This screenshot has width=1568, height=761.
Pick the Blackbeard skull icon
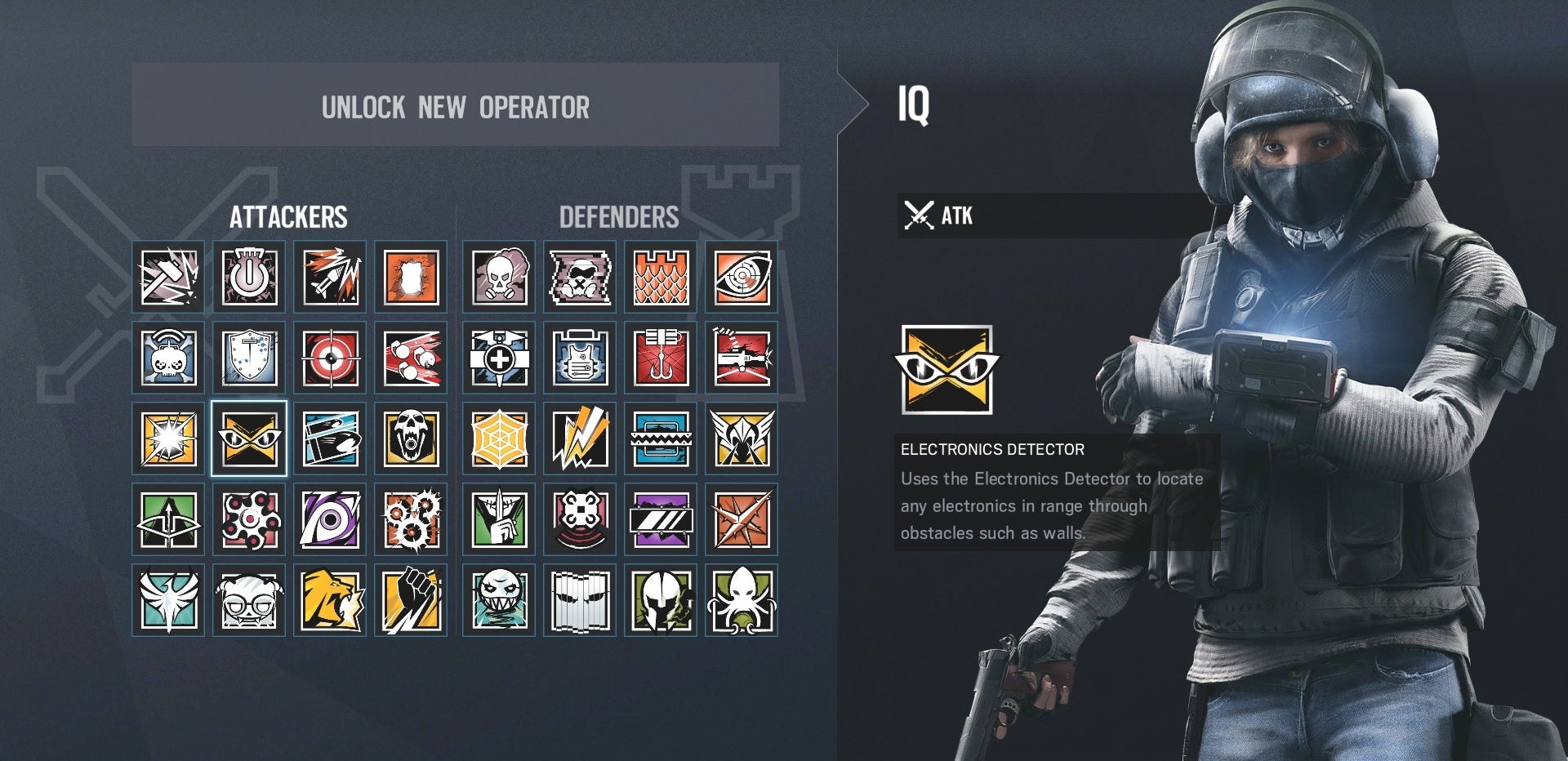(412, 437)
